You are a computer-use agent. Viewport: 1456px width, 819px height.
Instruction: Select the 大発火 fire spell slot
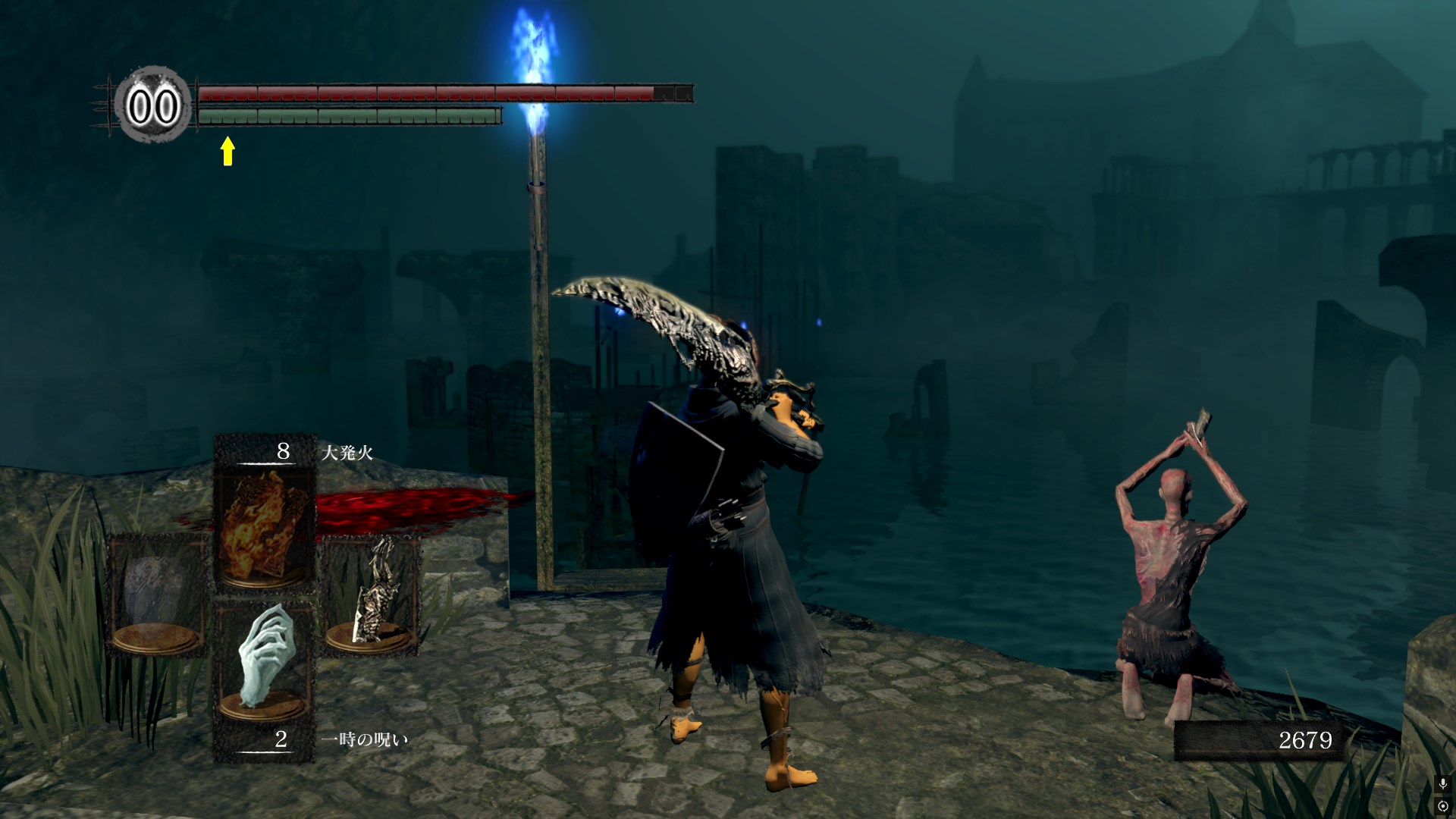click(x=264, y=525)
